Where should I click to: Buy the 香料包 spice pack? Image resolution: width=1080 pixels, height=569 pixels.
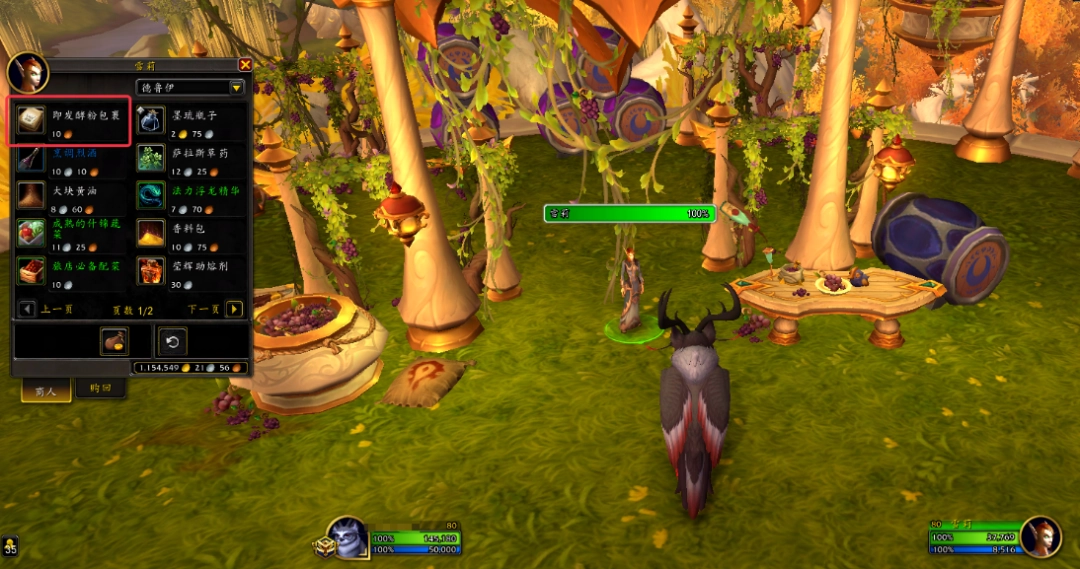151,233
